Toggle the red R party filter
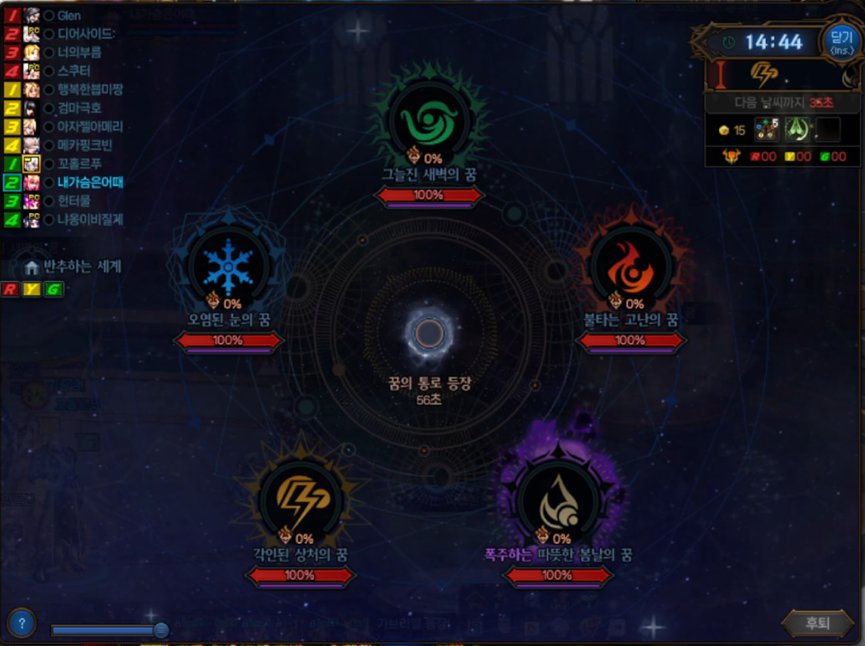Image resolution: width=865 pixels, height=646 pixels. pyautogui.click(x=10, y=289)
